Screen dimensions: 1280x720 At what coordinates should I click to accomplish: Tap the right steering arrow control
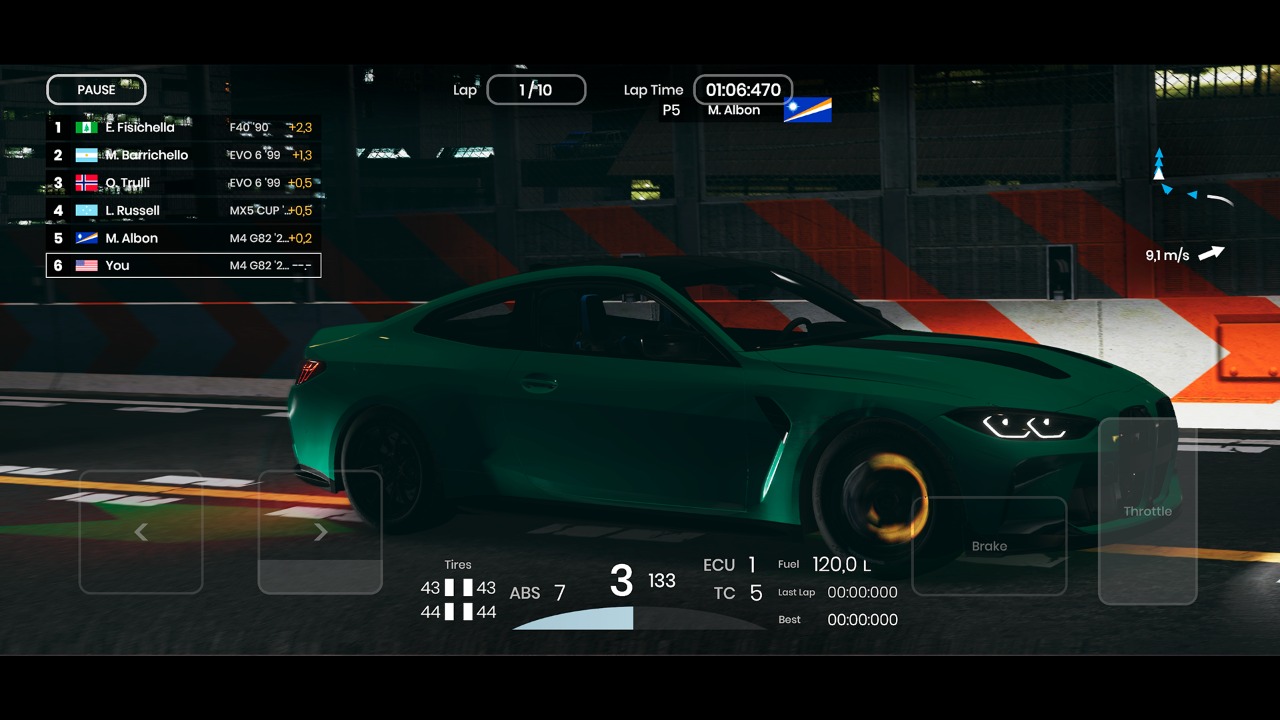[x=320, y=531]
